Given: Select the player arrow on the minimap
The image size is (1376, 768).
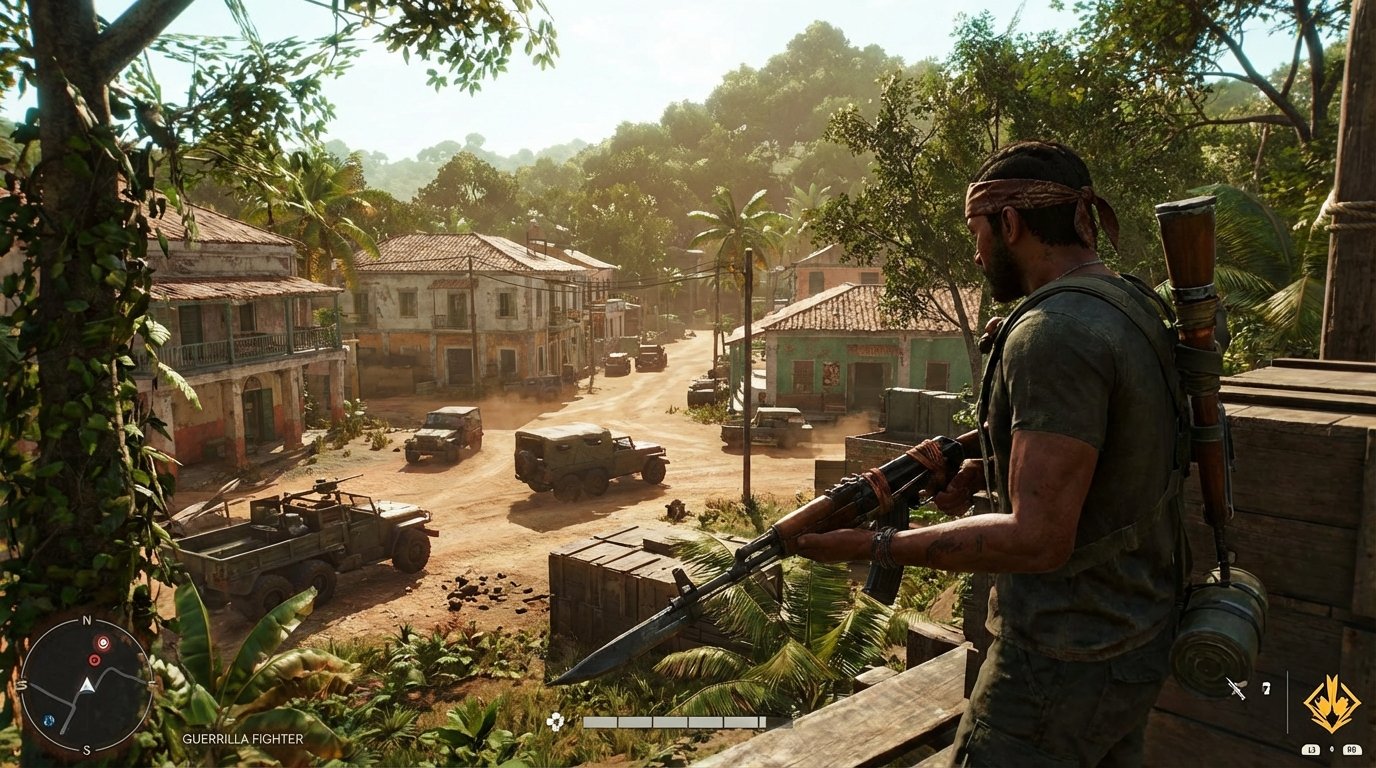Looking at the screenshot, I should pyautogui.click(x=87, y=687).
